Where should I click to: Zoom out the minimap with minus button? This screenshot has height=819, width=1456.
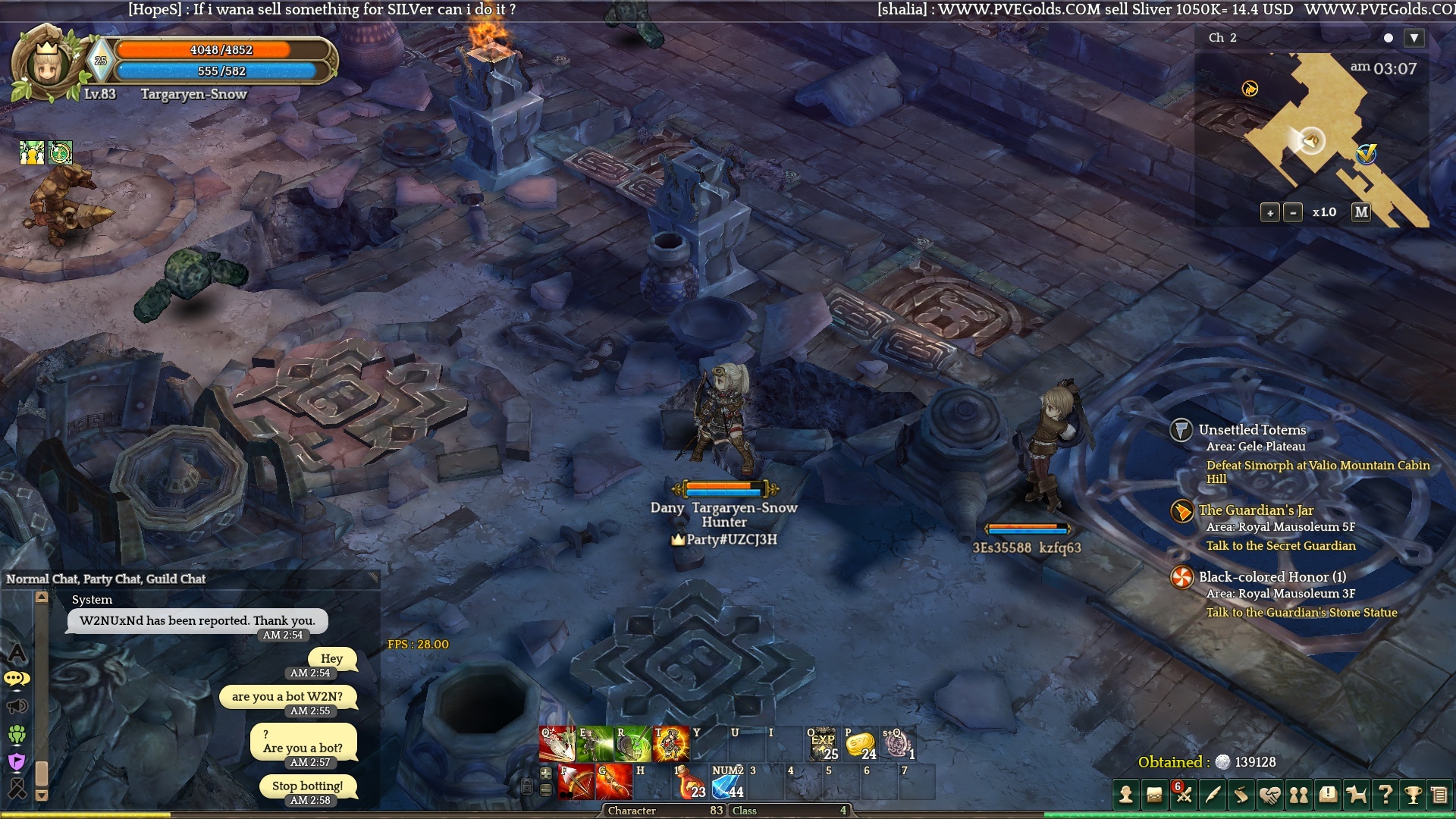tap(1293, 213)
